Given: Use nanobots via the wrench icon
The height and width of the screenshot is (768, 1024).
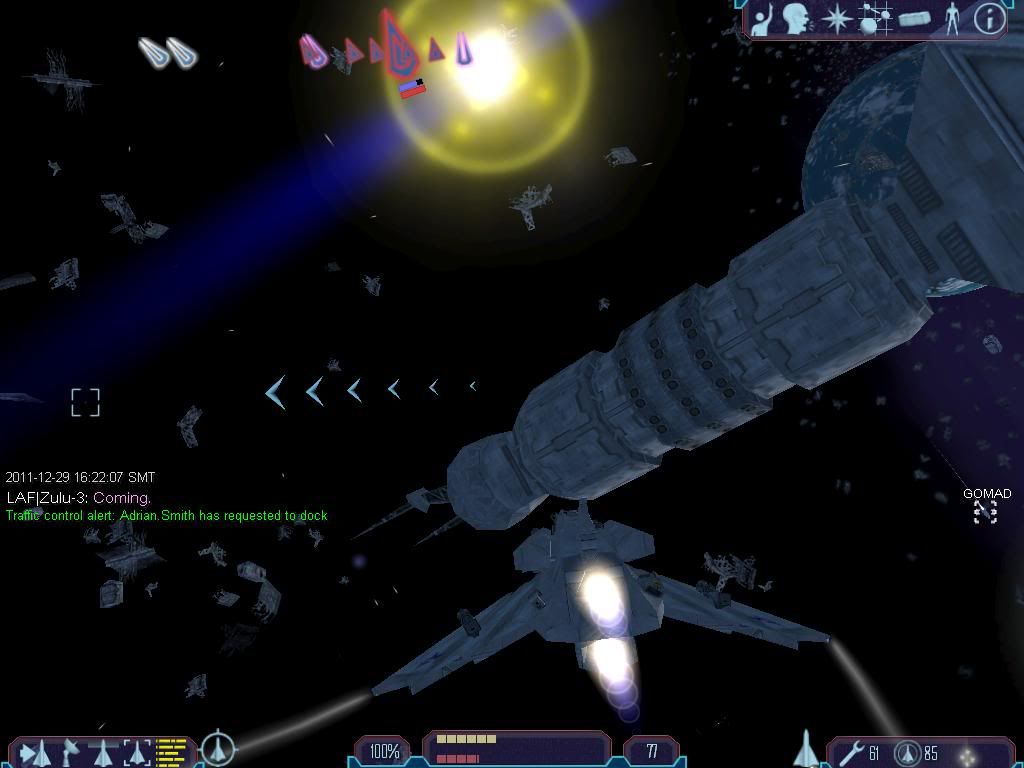Looking at the screenshot, I should pos(853,750).
